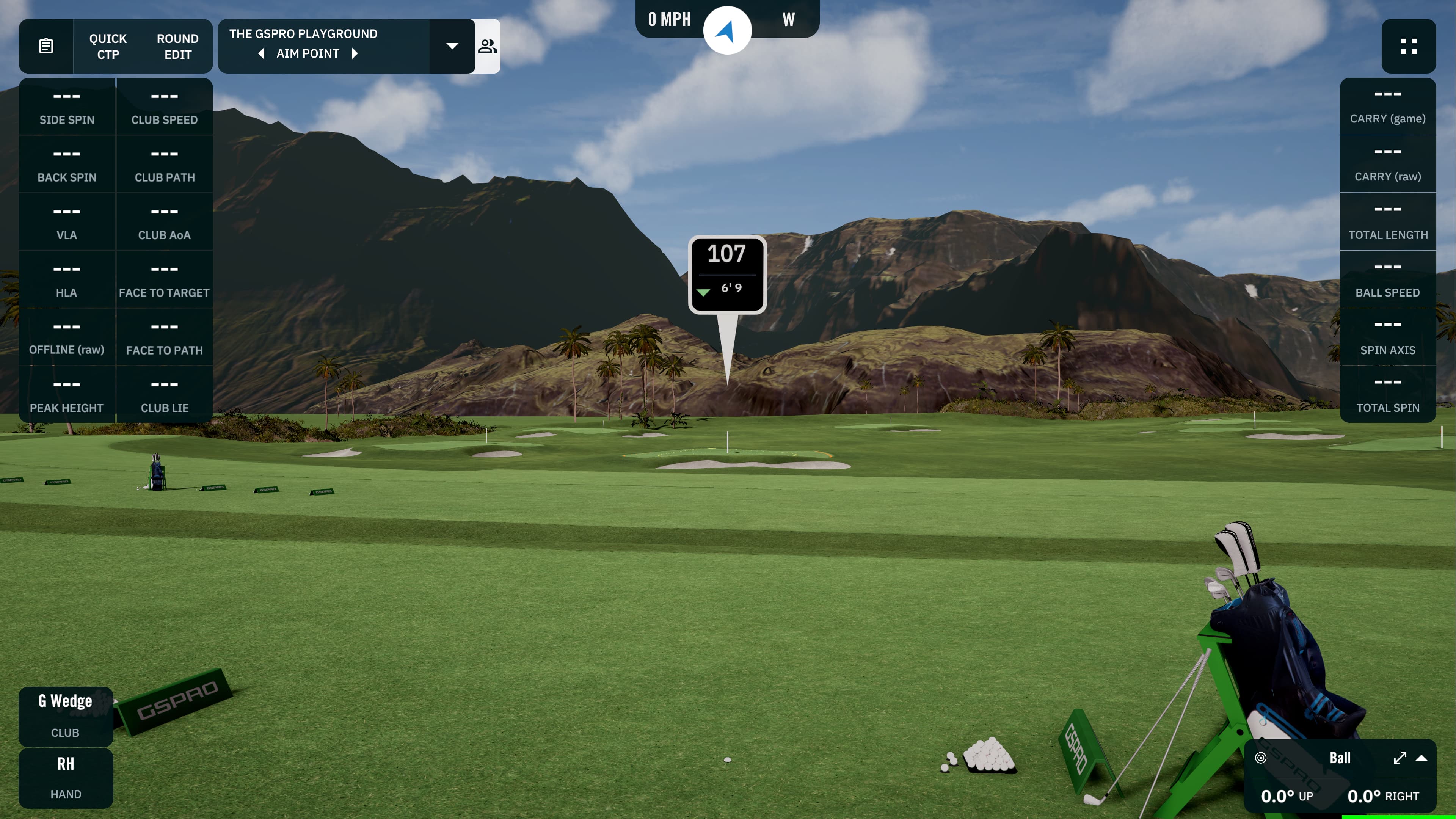Open the scorecard clipboard icon

(x=46, y=46)
